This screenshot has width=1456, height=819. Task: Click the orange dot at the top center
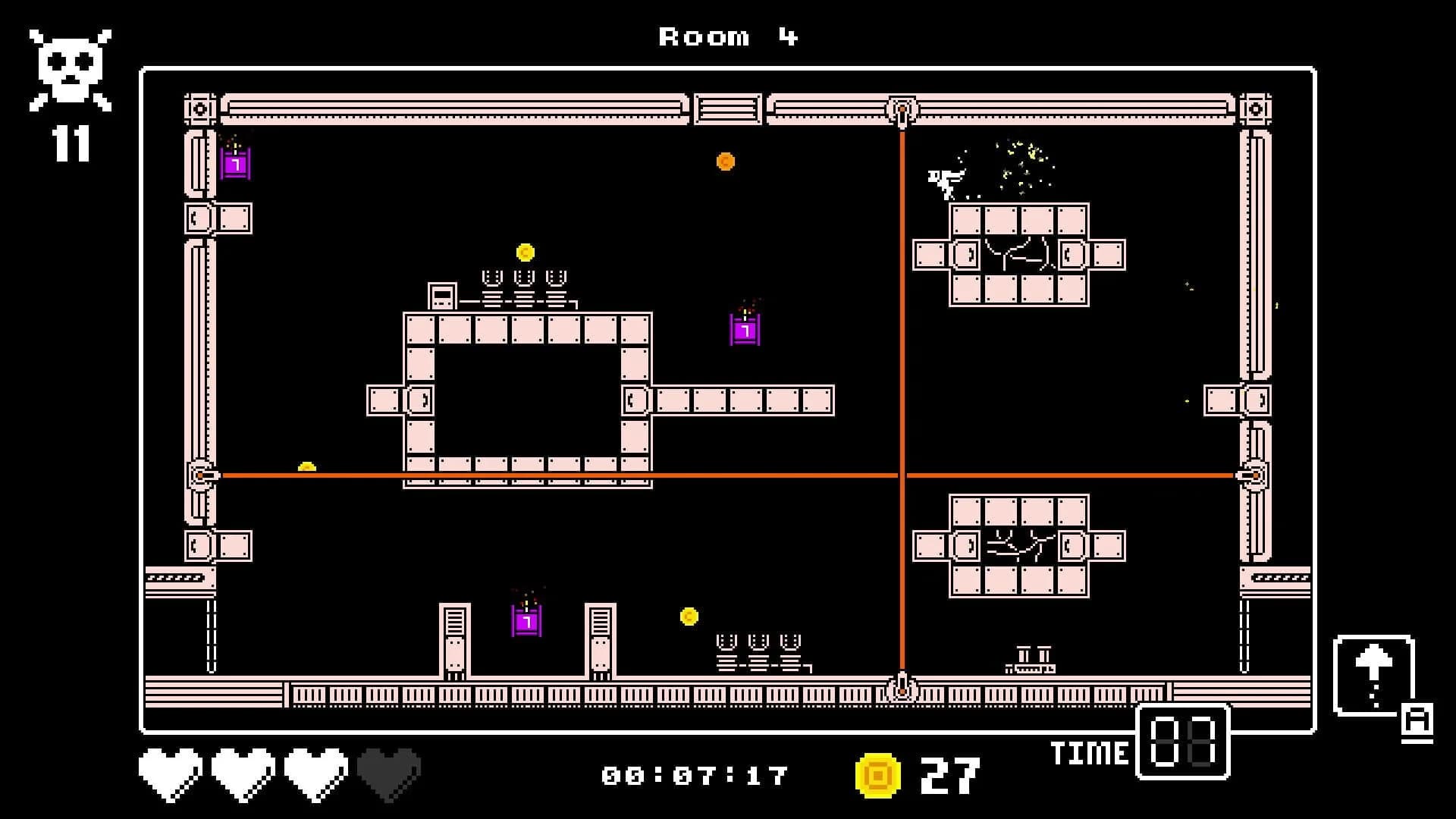point(726,161)
